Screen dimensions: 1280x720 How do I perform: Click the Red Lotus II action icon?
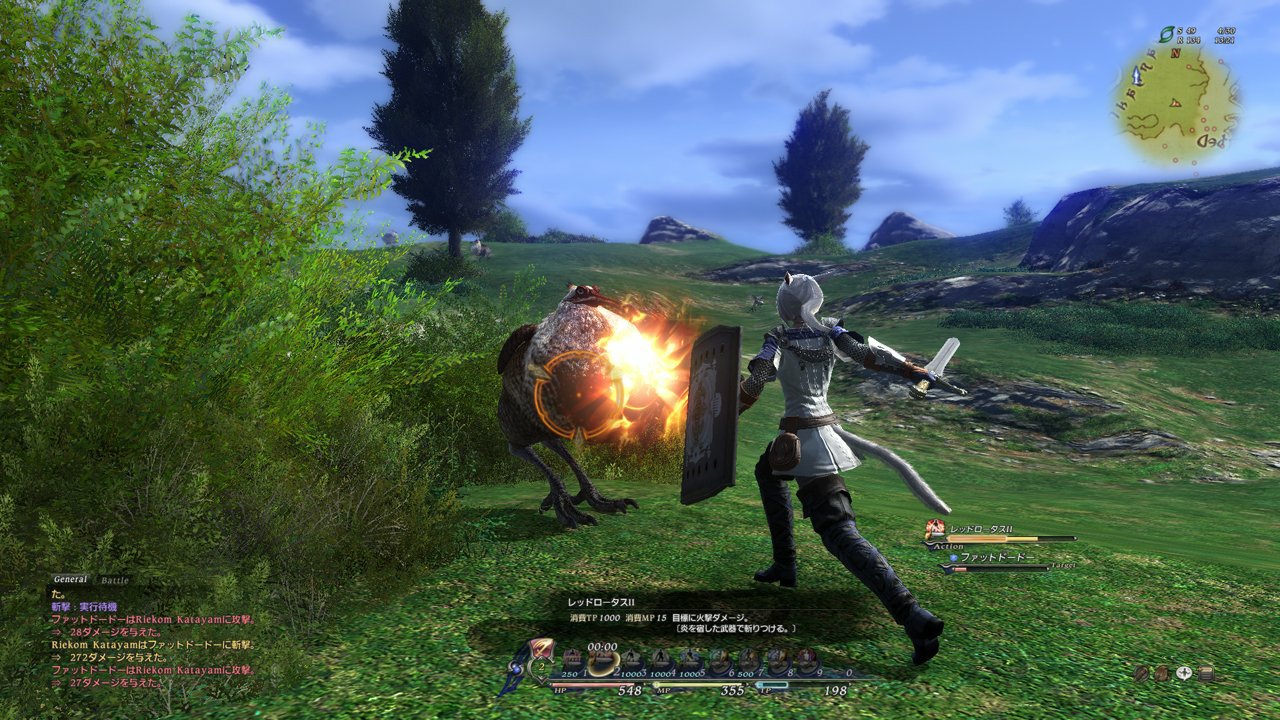(x=934, y=529)
